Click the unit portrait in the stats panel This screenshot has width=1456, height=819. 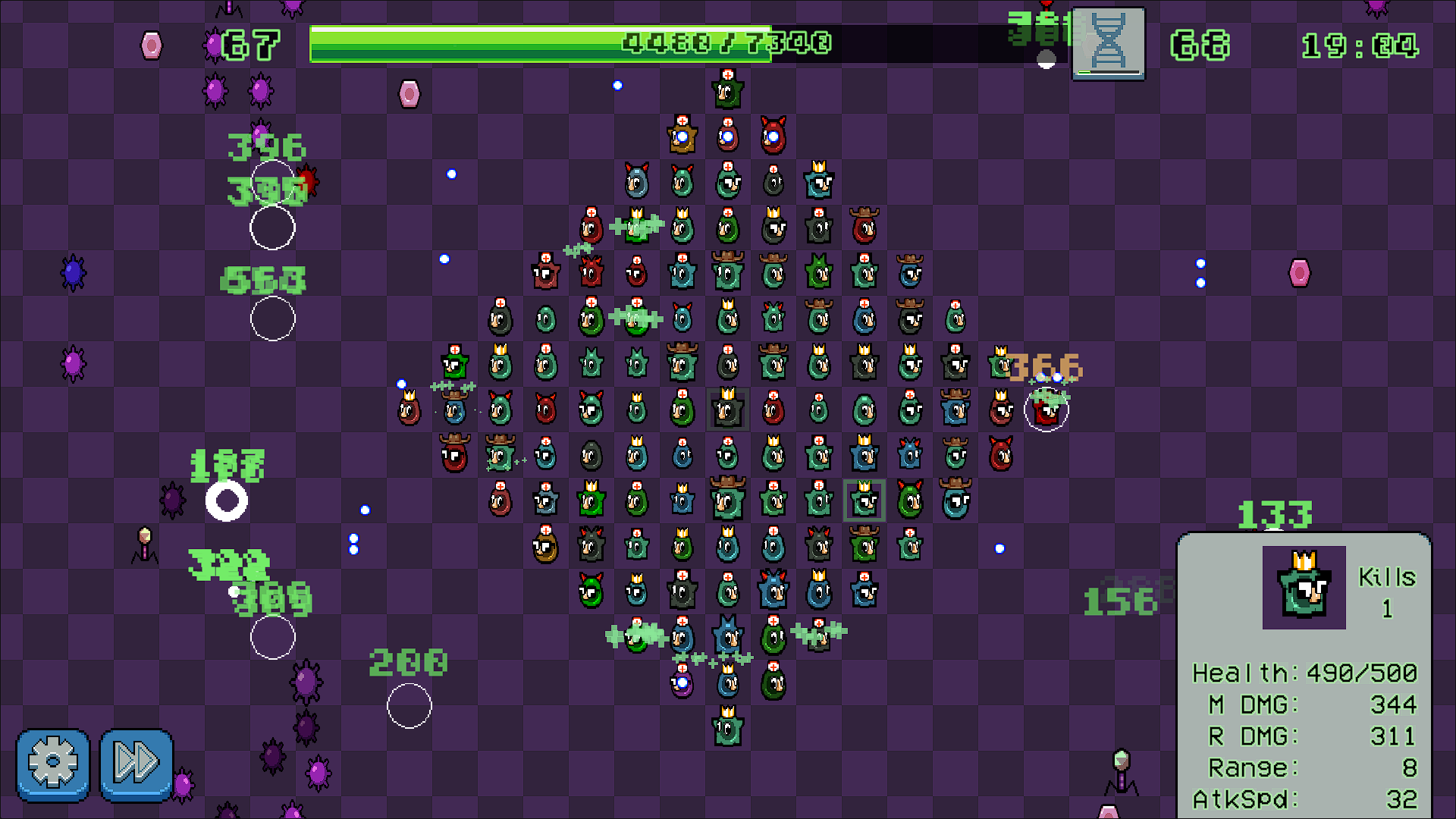click(1306, 589)
